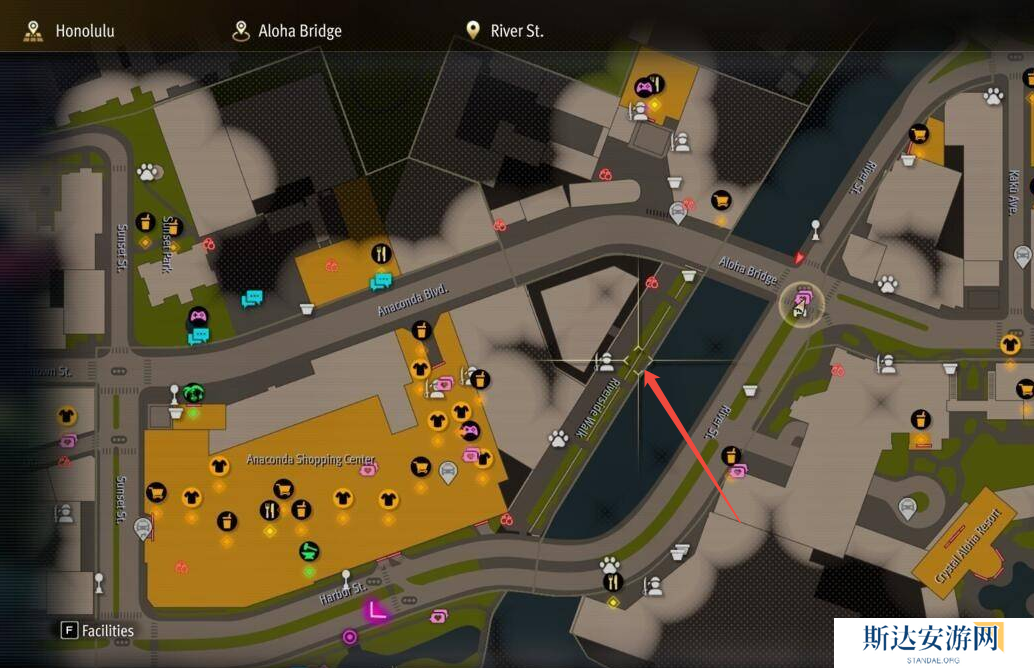Choose the drink cup icon on River St.
1034x668 pixels.
pyautogui.click(x=732, y=456)
